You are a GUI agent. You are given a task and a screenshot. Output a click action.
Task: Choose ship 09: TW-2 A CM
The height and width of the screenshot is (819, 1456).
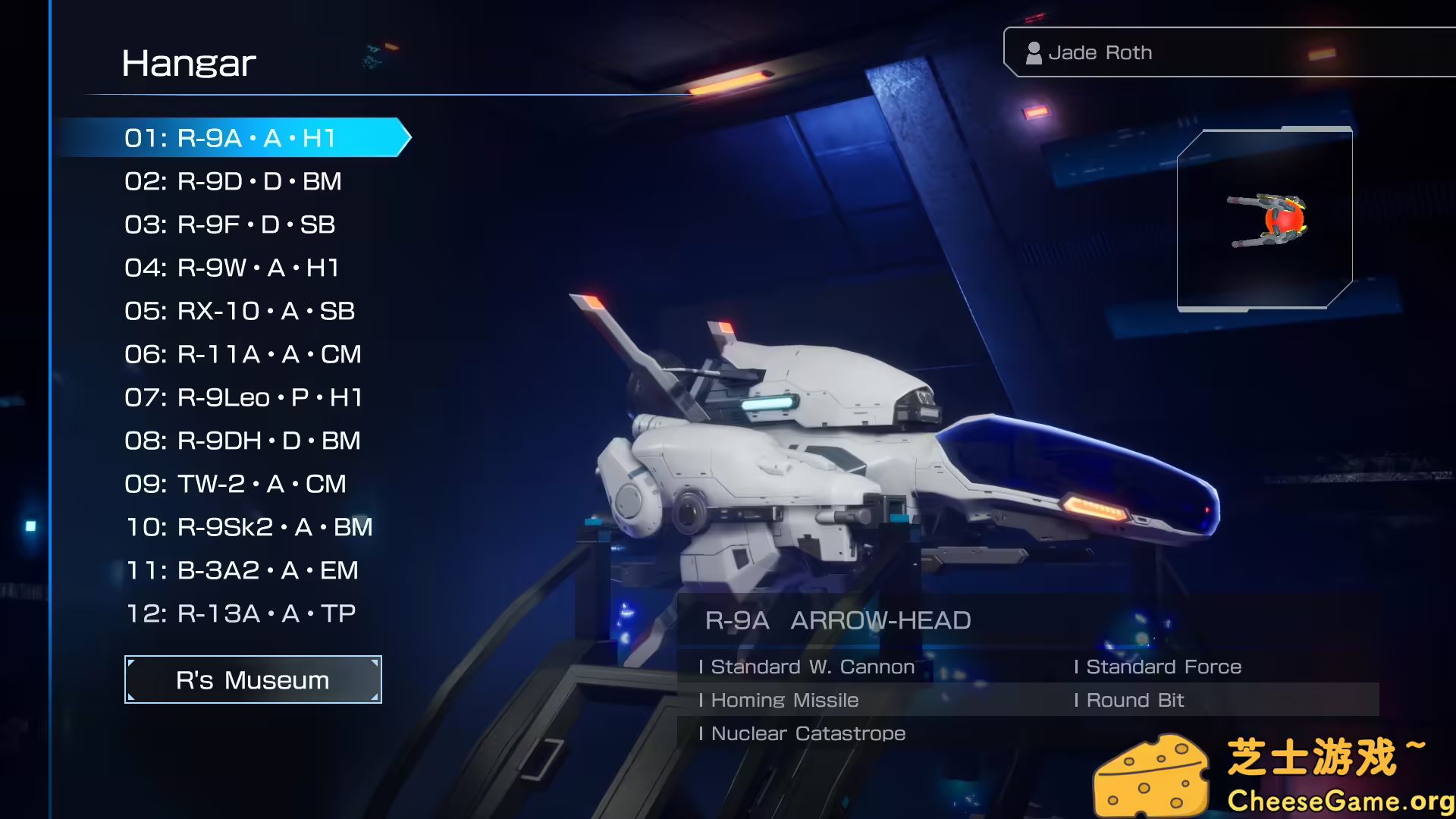click(x=235, y=484)
